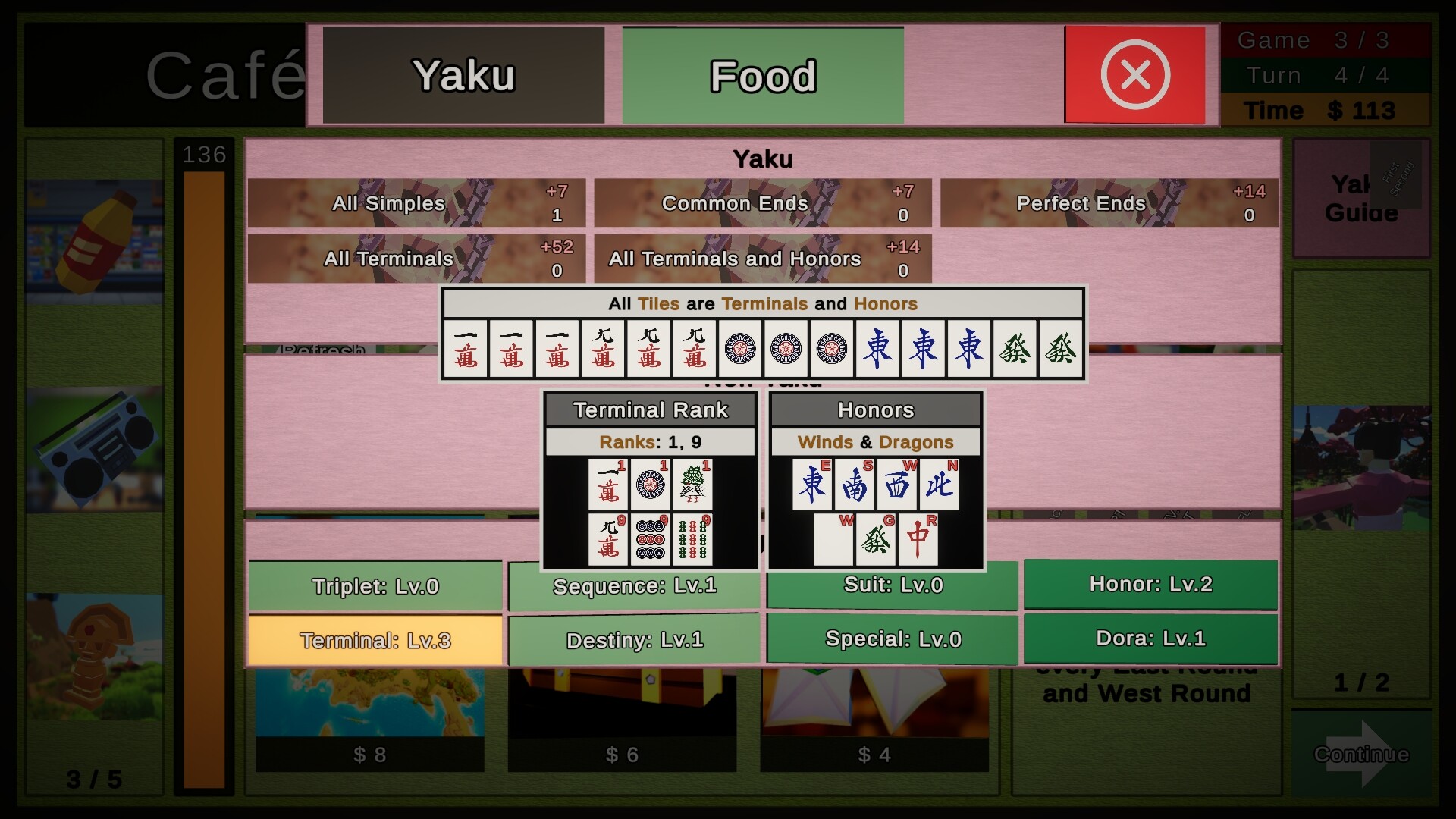Click the East wind tile under Winds
Image resolution: width=1456 pixels, height=819 pixels.
814,485
